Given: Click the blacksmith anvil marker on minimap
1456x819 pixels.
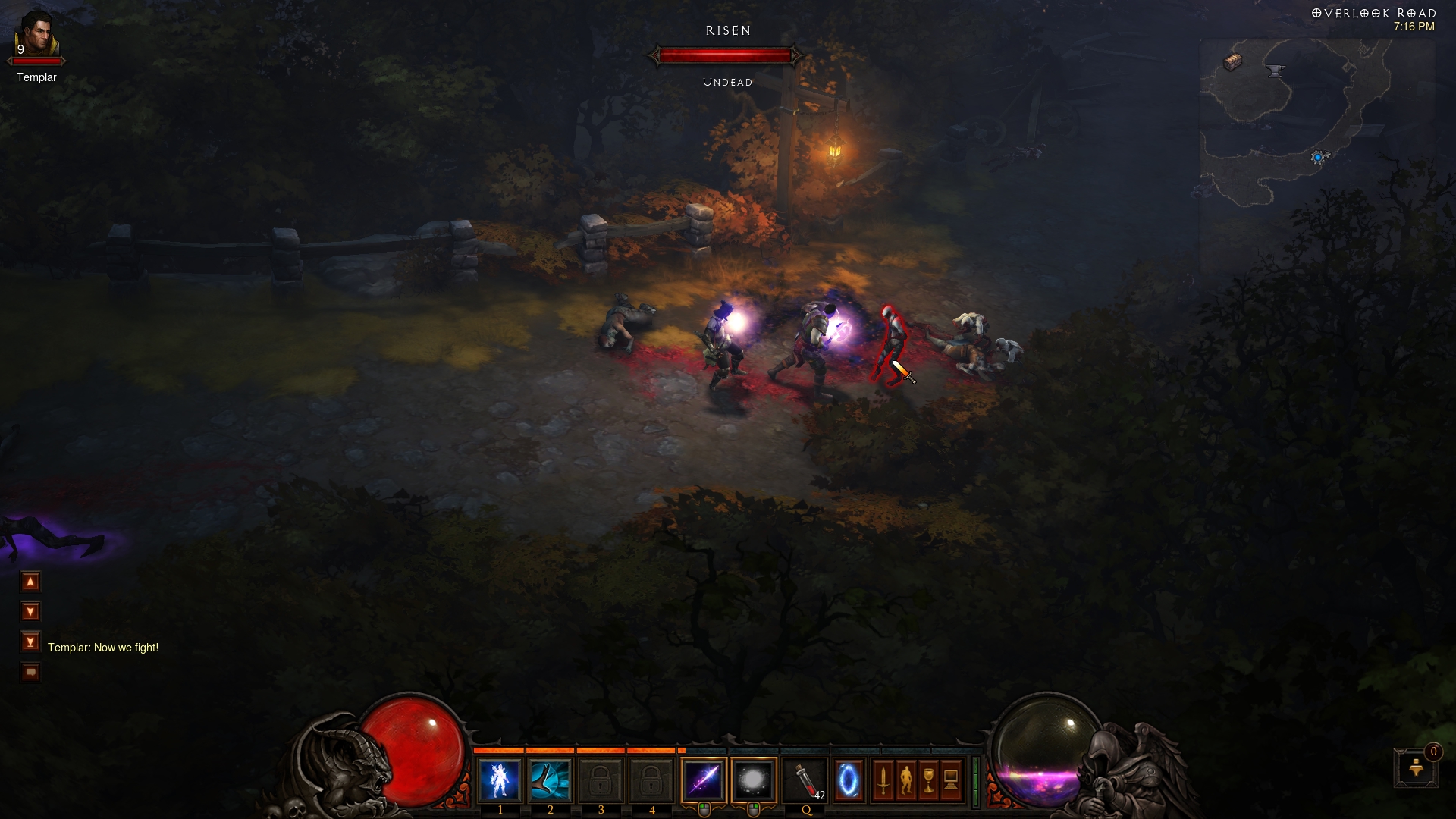Looking at the screenshot, I should tap(1276, 71).
